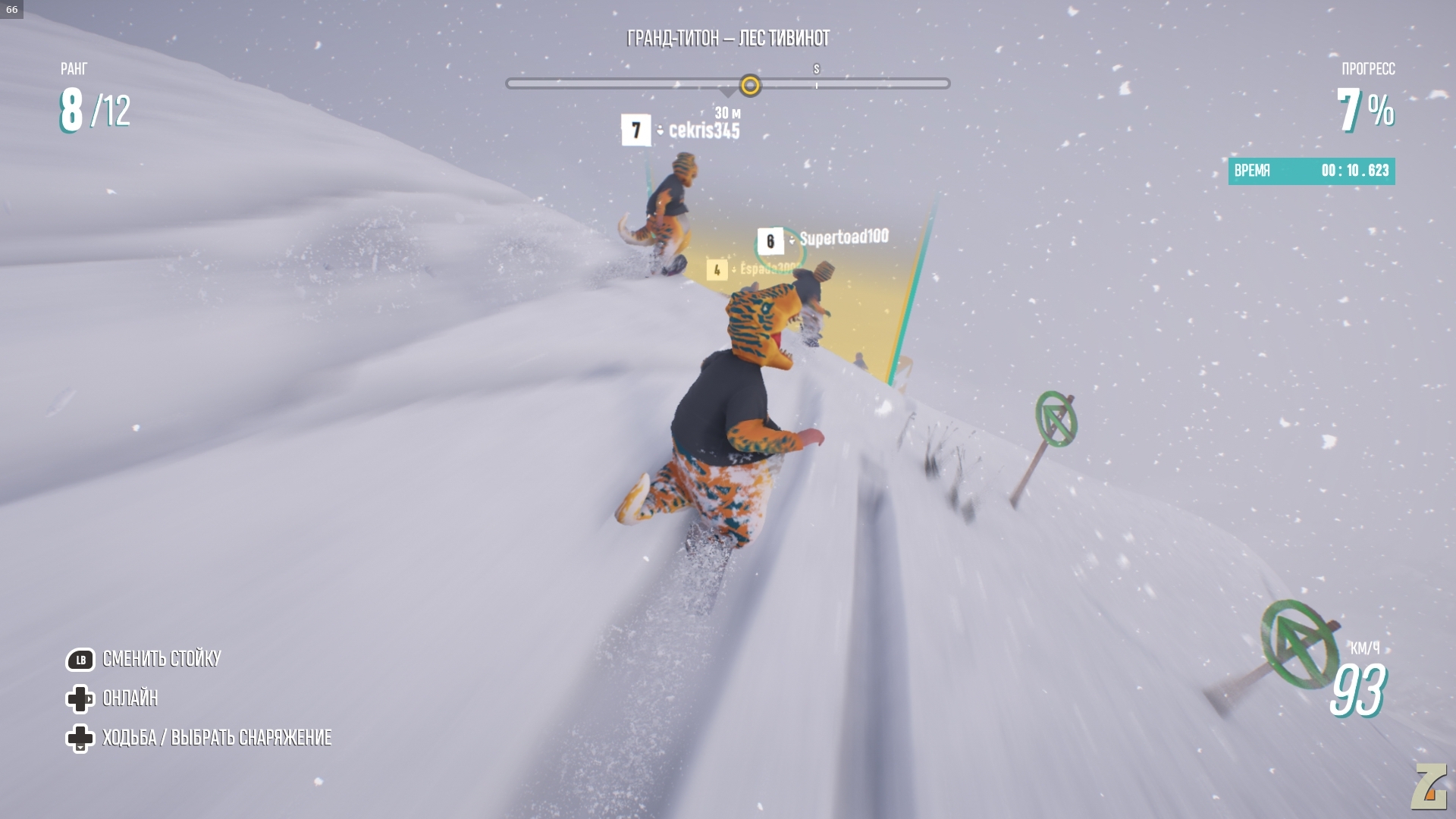Click the Z logo watermark in the corner
Image resolution: width=1456 pixels, height=819 pixels.
(x=1429, y=786)
